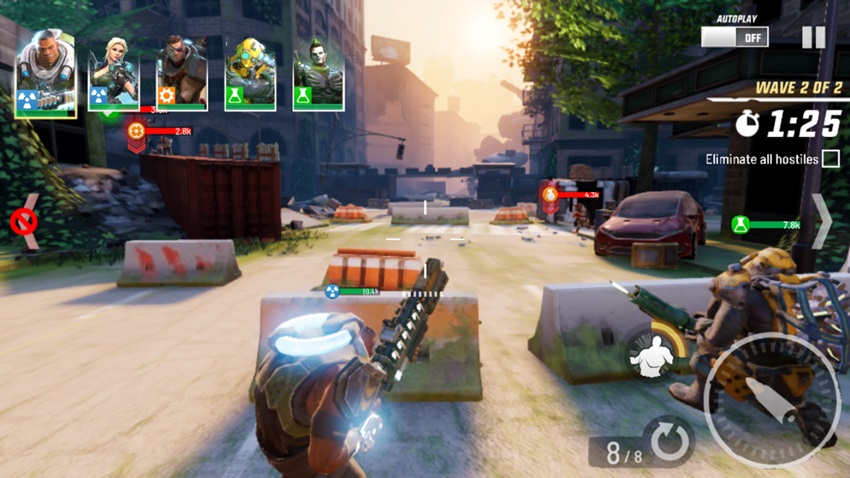
Task: Switch to the blonde female hero
Action: point(113,74)
